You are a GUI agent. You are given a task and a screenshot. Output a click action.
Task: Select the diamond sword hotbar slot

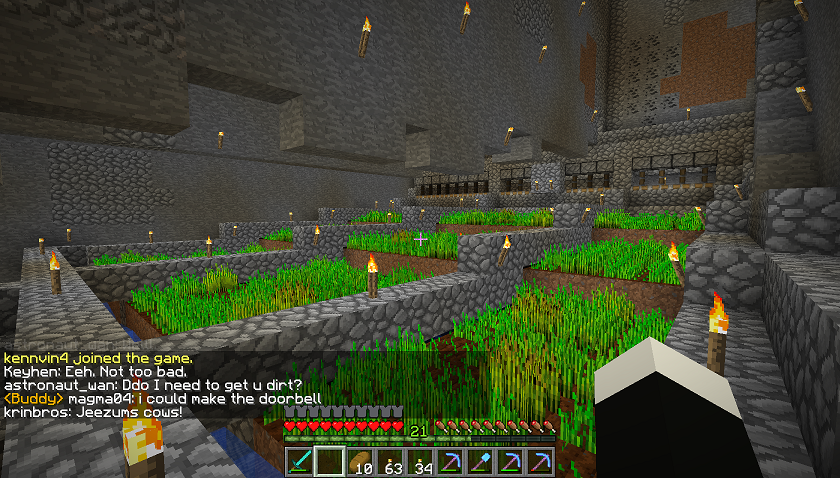[299, 461]
